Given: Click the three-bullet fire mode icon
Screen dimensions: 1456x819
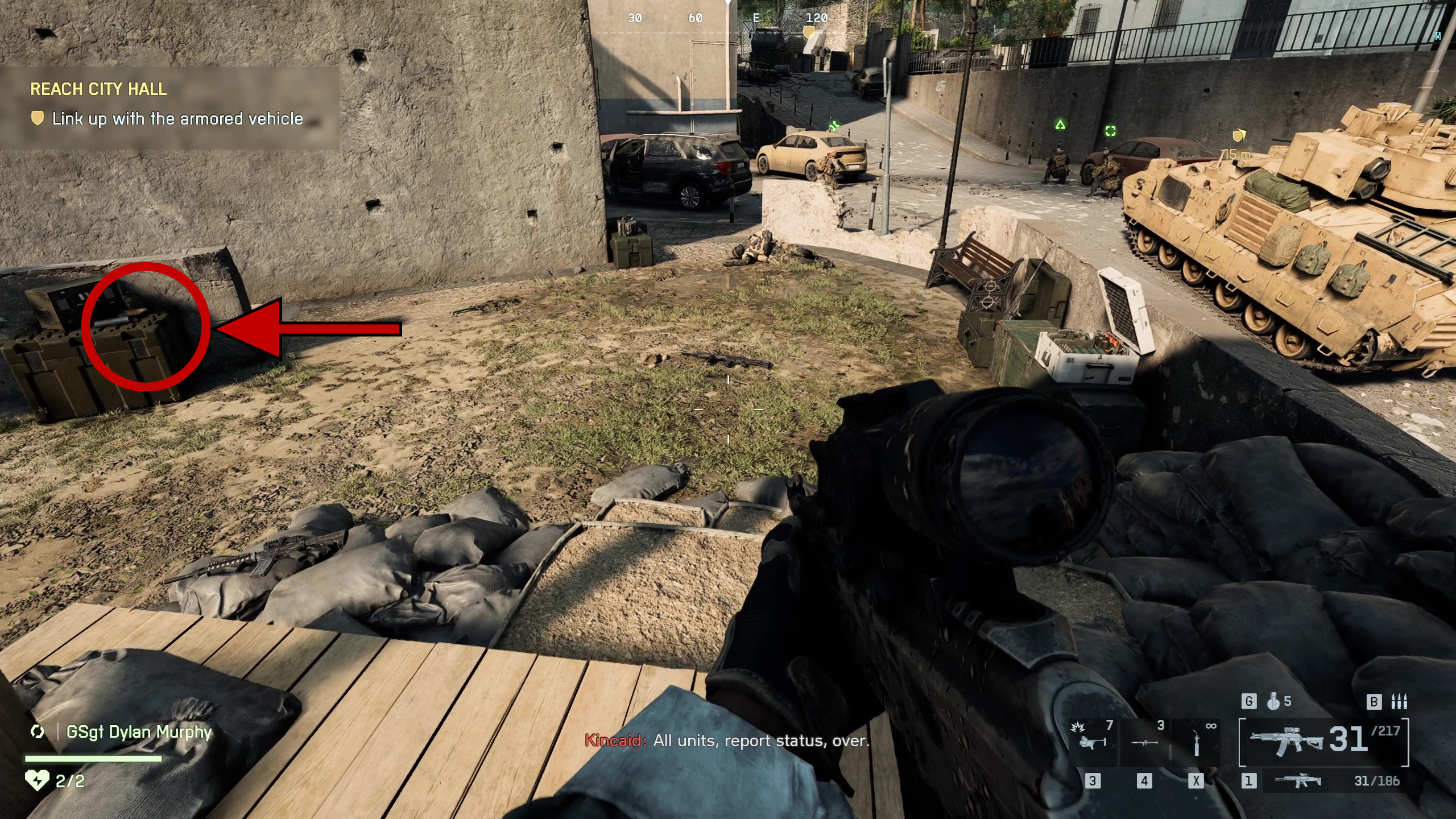Looking at the screenshot, I should (x=1399, y=702).
